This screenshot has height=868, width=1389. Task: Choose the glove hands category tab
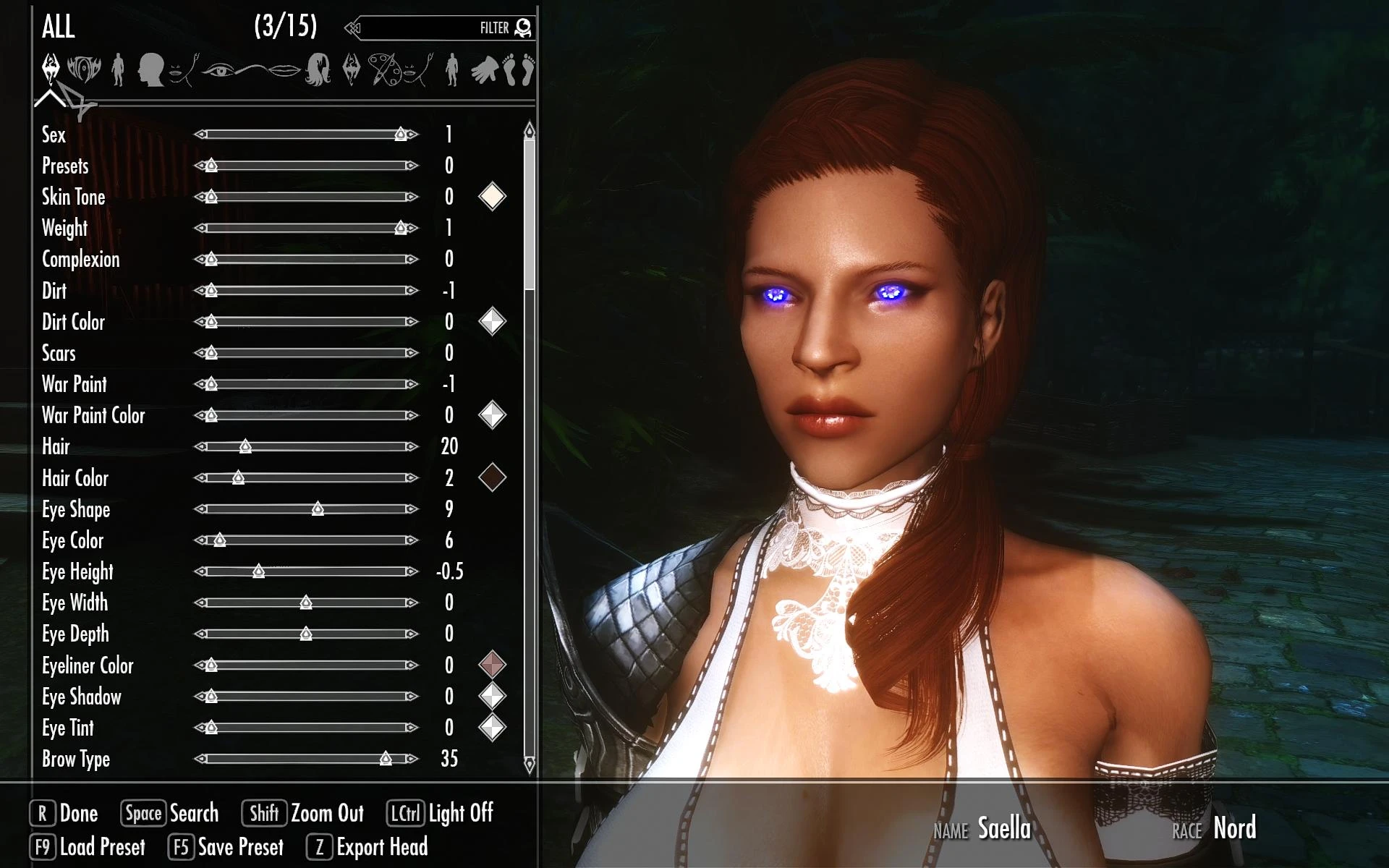point(484,71)
